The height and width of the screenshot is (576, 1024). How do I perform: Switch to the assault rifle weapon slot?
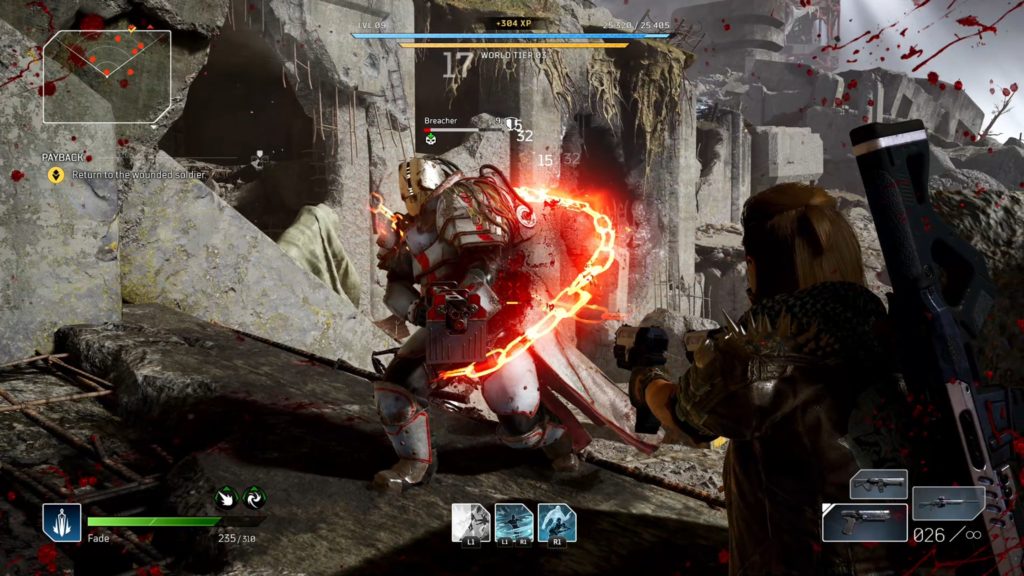click(x=879, y=485)
